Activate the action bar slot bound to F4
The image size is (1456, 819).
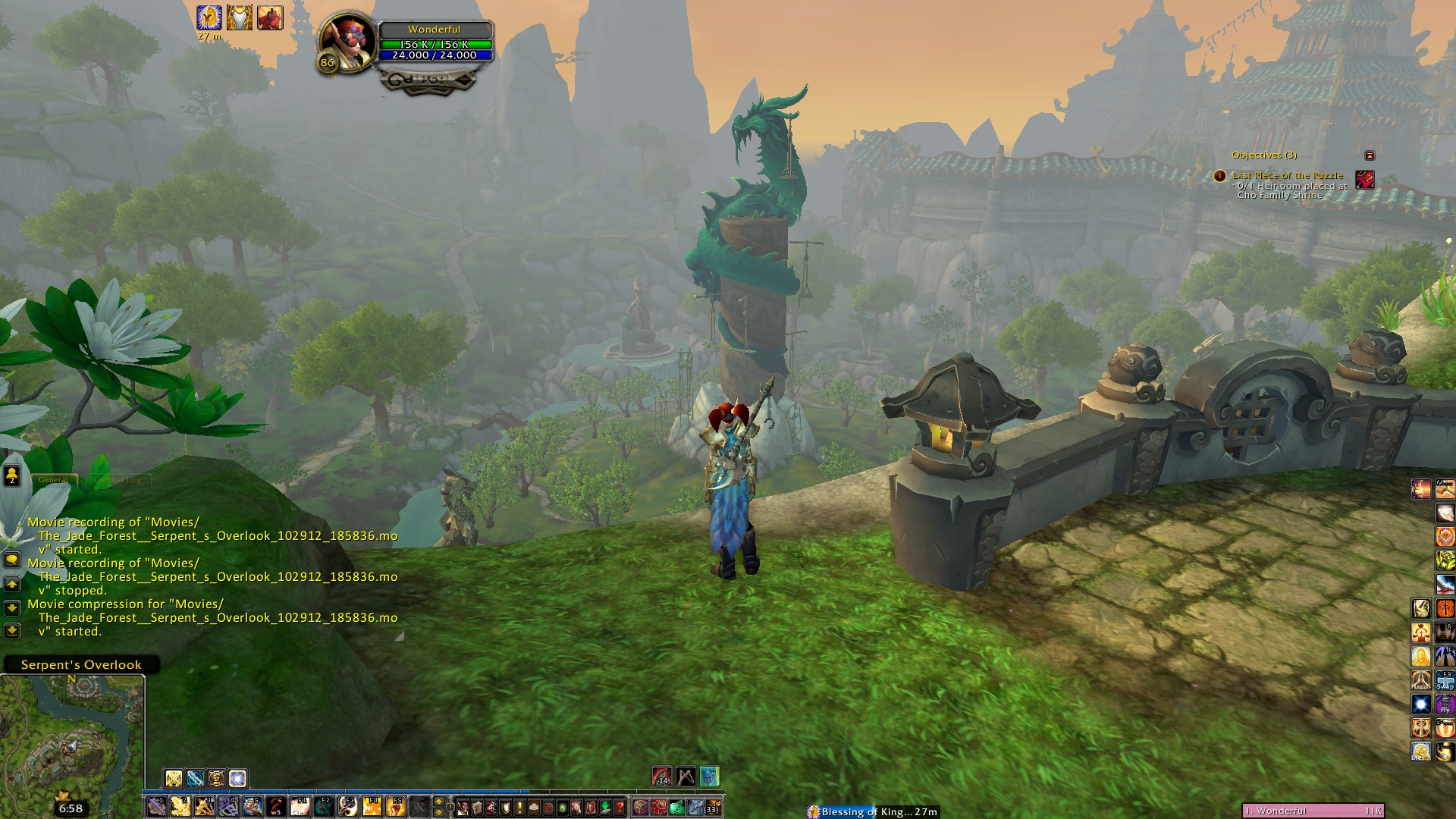(x=371, y=806)
